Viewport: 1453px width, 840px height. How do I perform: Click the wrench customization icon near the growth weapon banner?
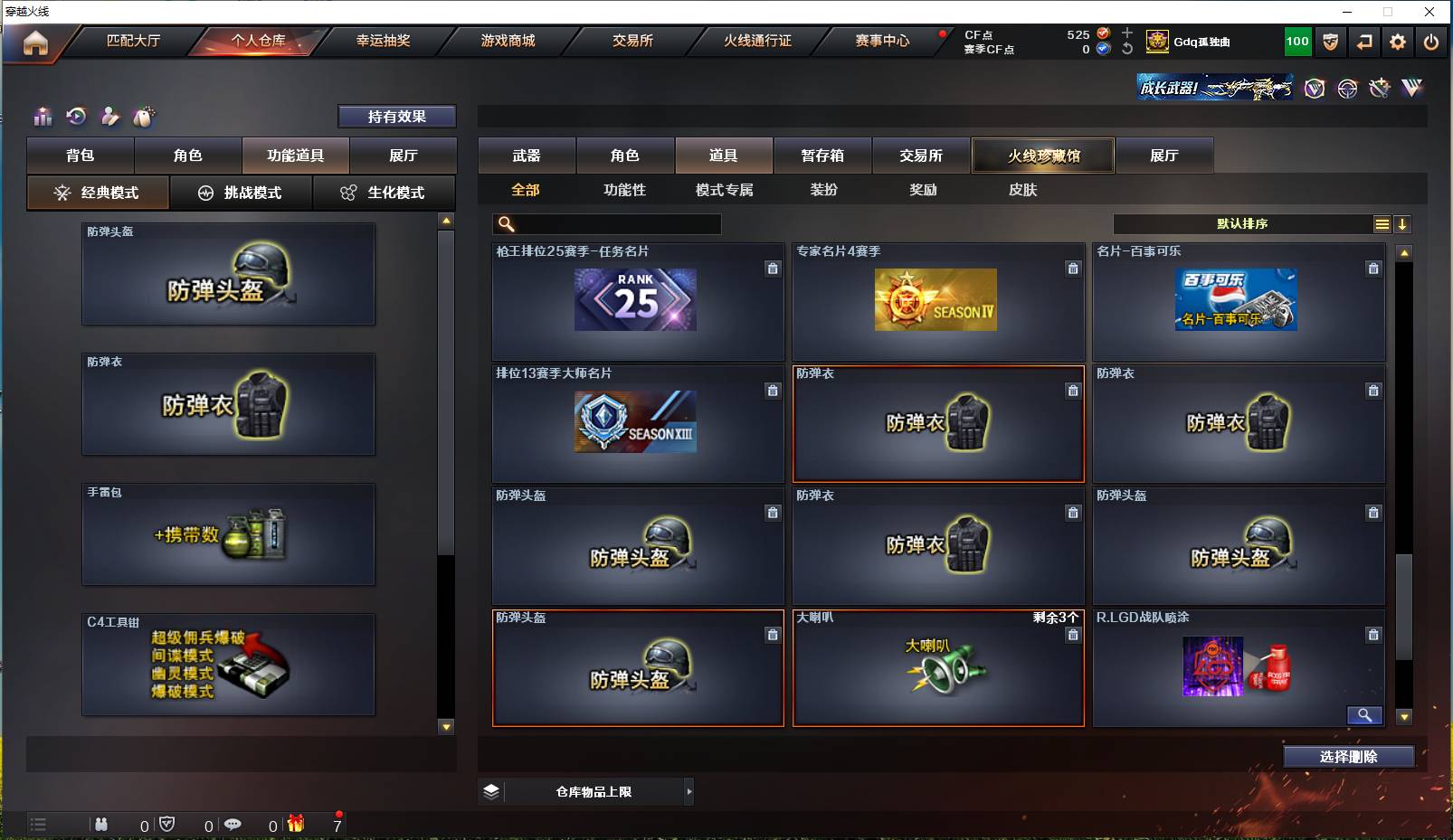(1380, 88)
